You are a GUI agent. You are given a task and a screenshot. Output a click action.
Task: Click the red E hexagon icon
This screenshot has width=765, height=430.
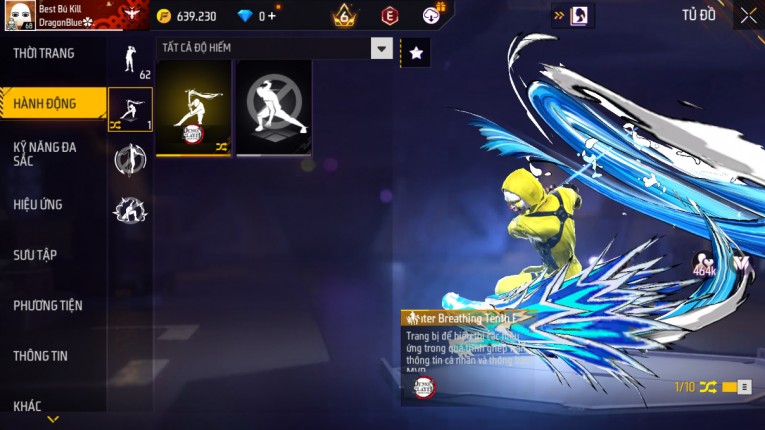point(390,16)
